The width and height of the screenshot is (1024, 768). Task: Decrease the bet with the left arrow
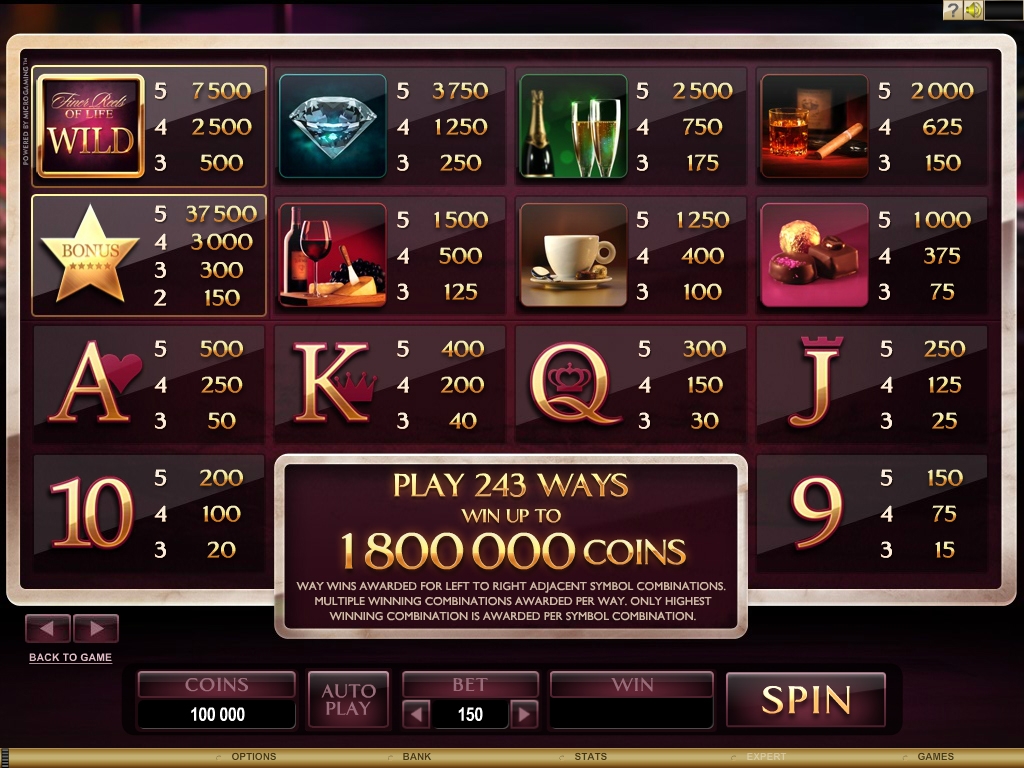pos(417,714)
